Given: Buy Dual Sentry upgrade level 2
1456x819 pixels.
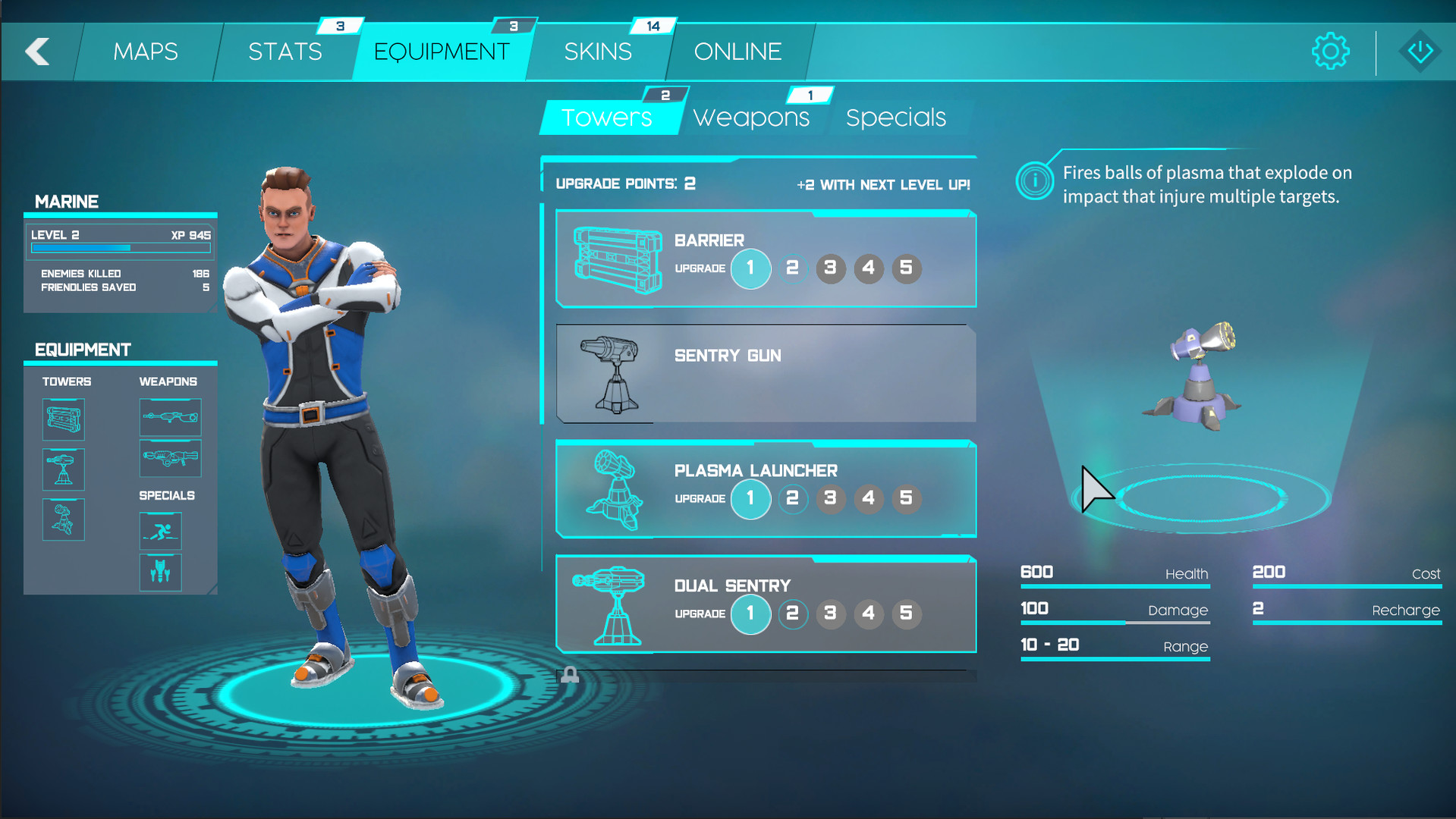Looking at the screenshot, I should (x=792, y=613).
